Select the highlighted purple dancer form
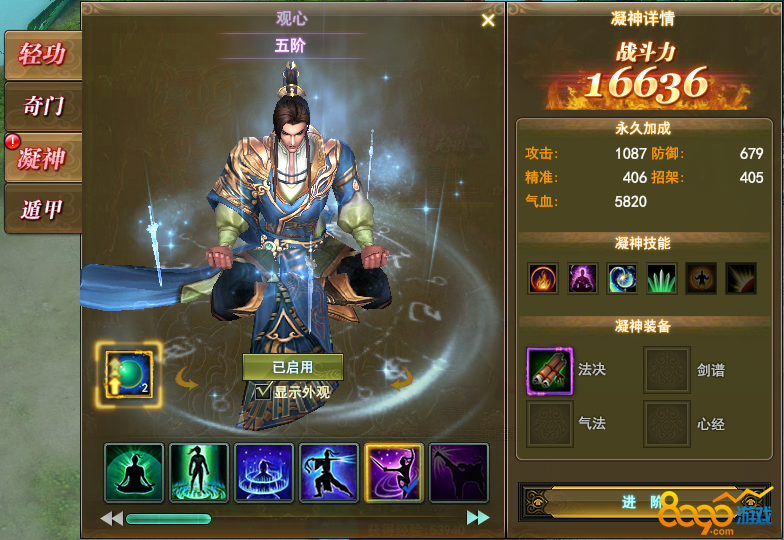 point(394,472)
